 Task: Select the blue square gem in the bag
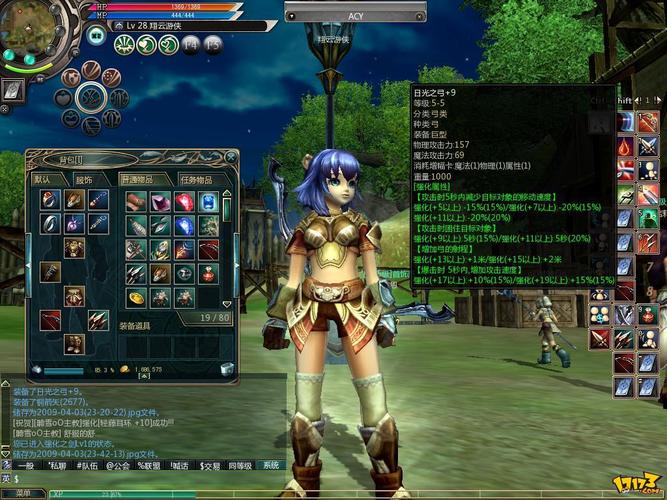pyautogui.click(x=208, y=202)
